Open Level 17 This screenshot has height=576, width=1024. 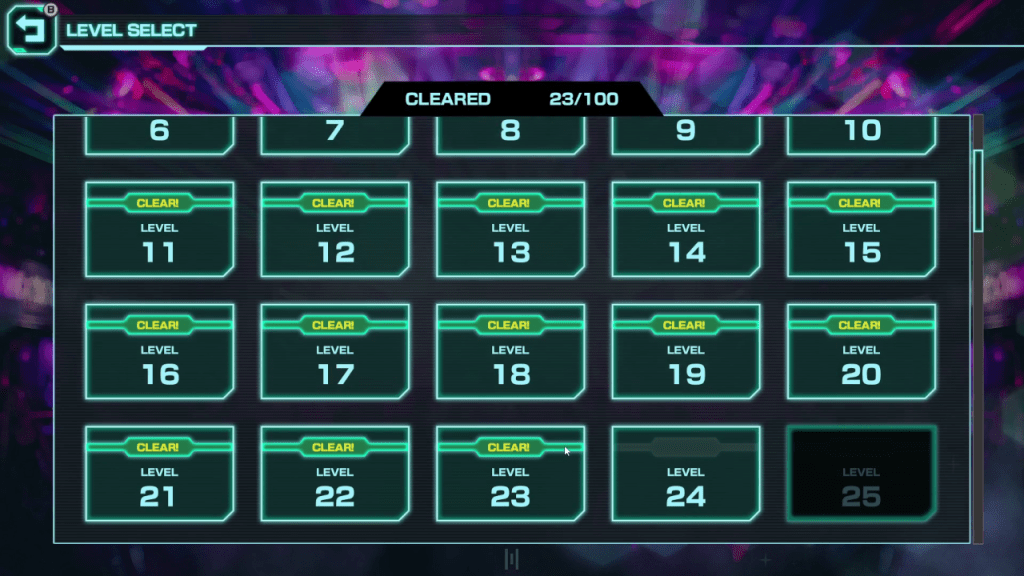pos(335,352)
